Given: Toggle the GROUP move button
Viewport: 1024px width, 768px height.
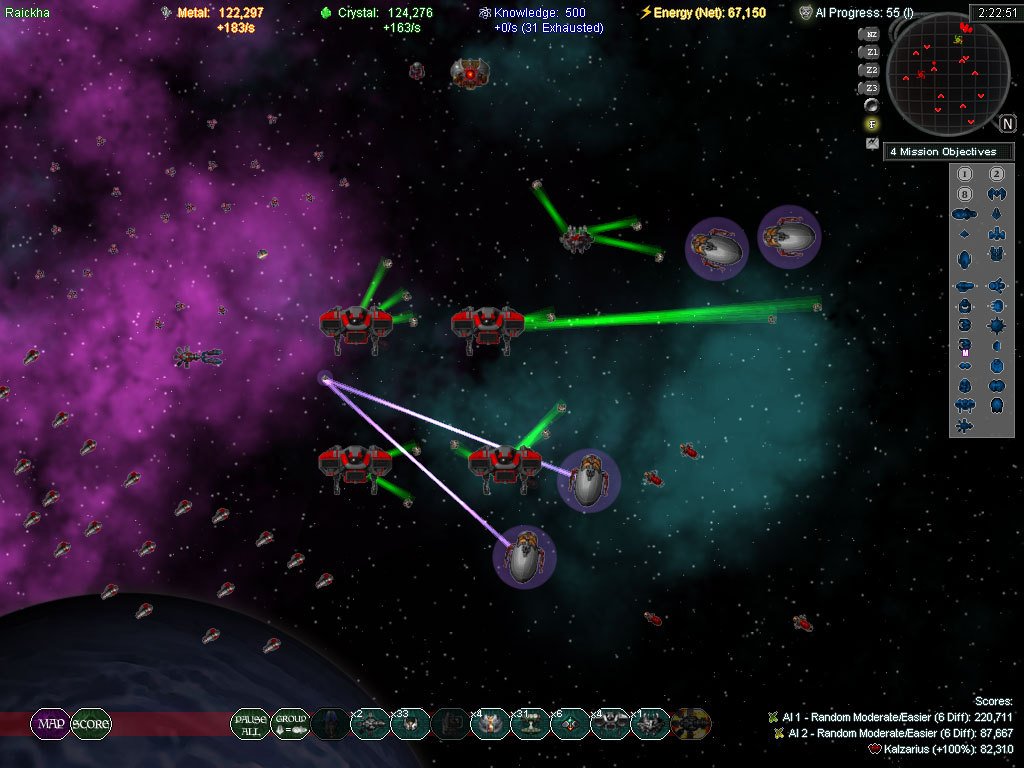Looking at the screenshot, I should (x=290, y=723).
